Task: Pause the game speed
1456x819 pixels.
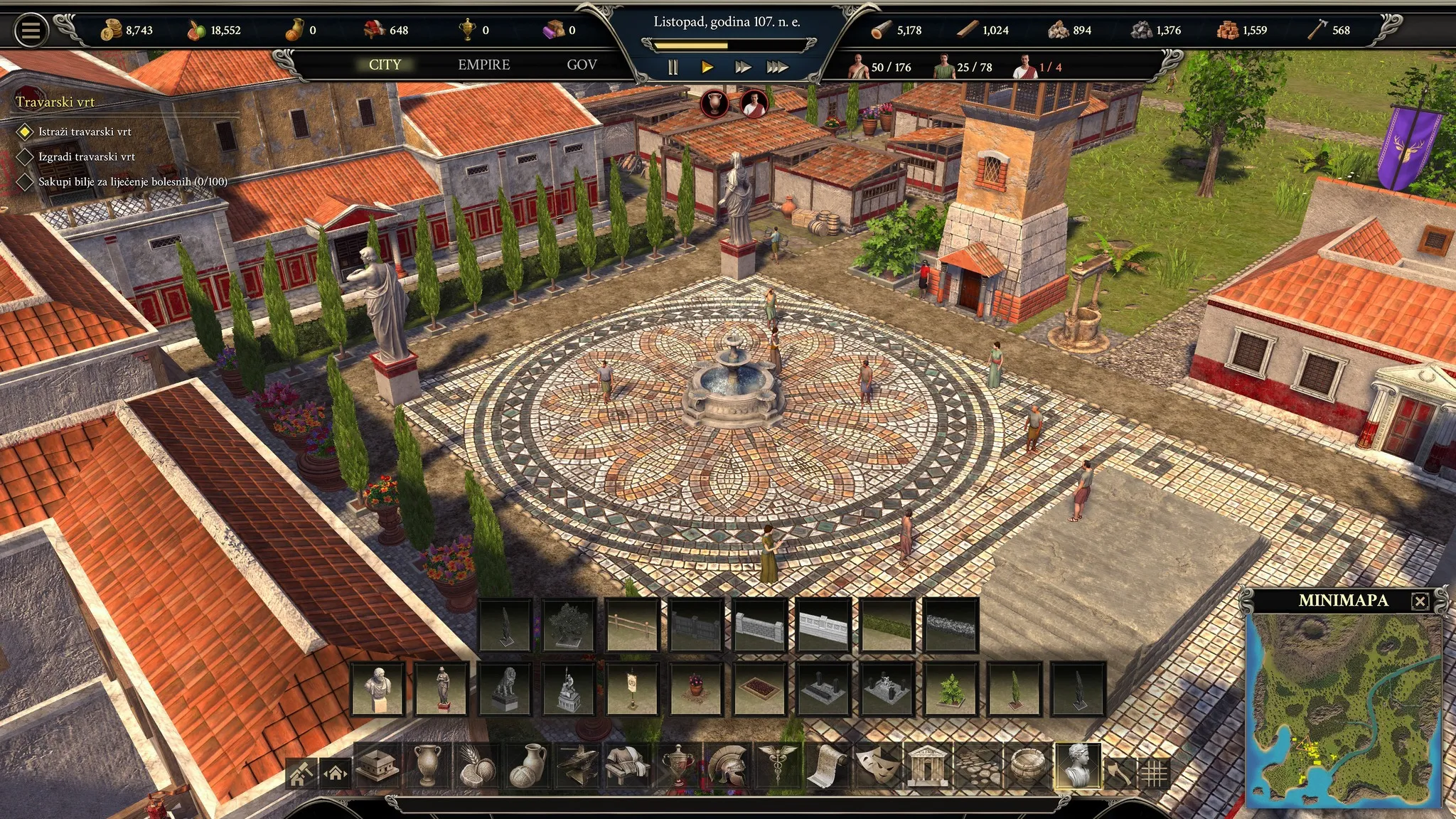Action: (x=673, y=68)
